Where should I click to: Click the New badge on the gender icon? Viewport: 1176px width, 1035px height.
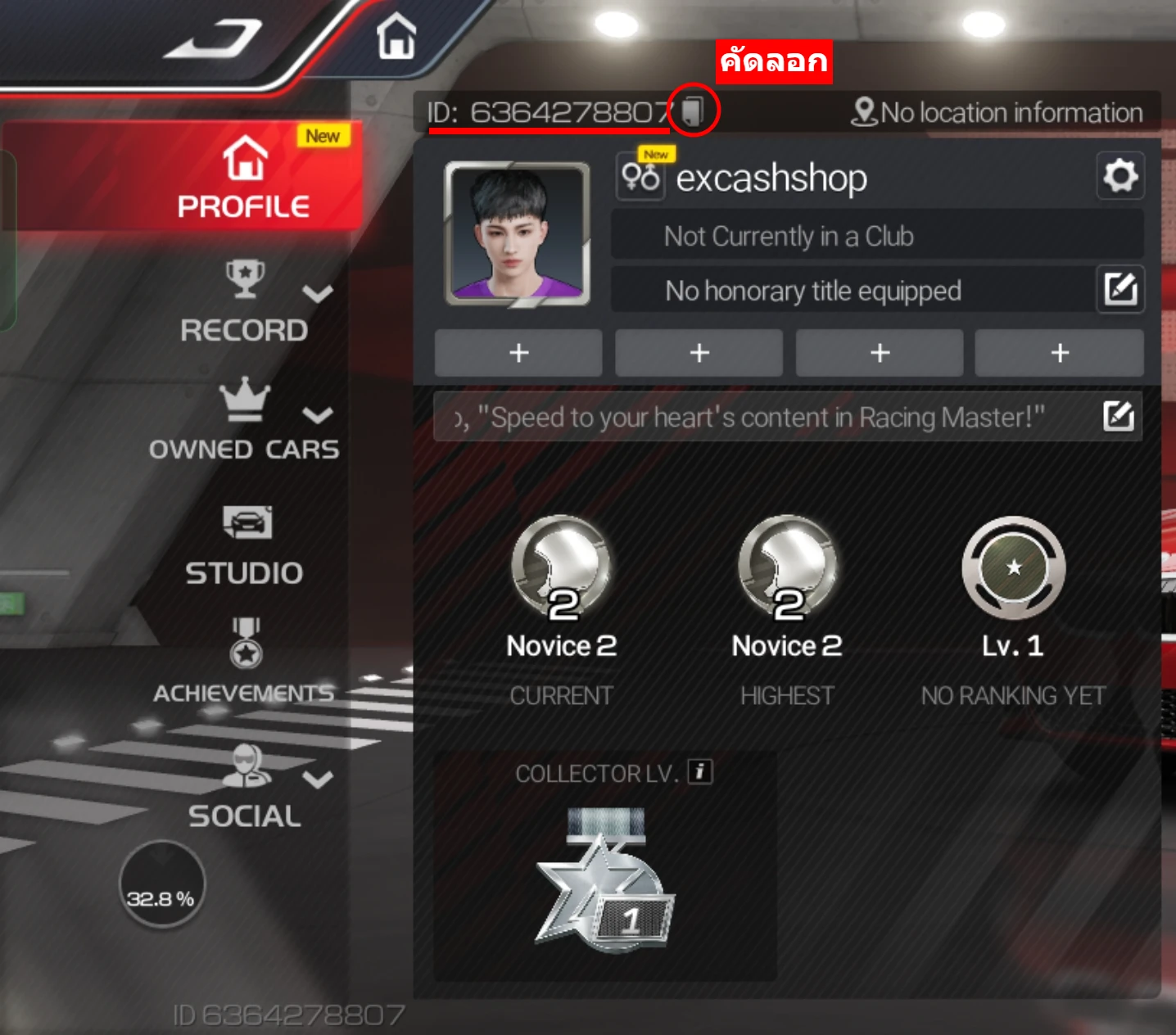[x=655, y=154]
